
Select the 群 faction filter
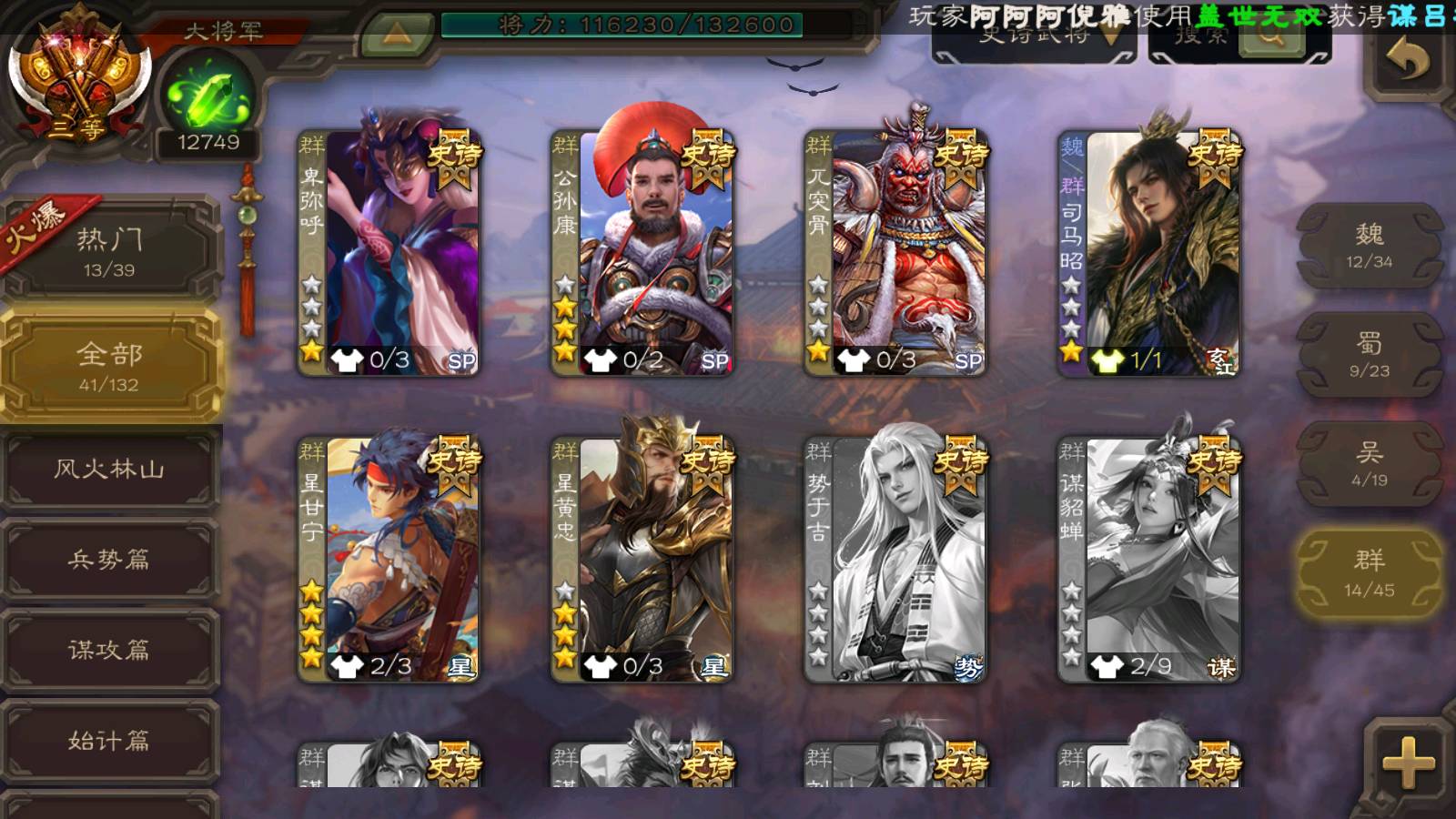coord(1369,573)
